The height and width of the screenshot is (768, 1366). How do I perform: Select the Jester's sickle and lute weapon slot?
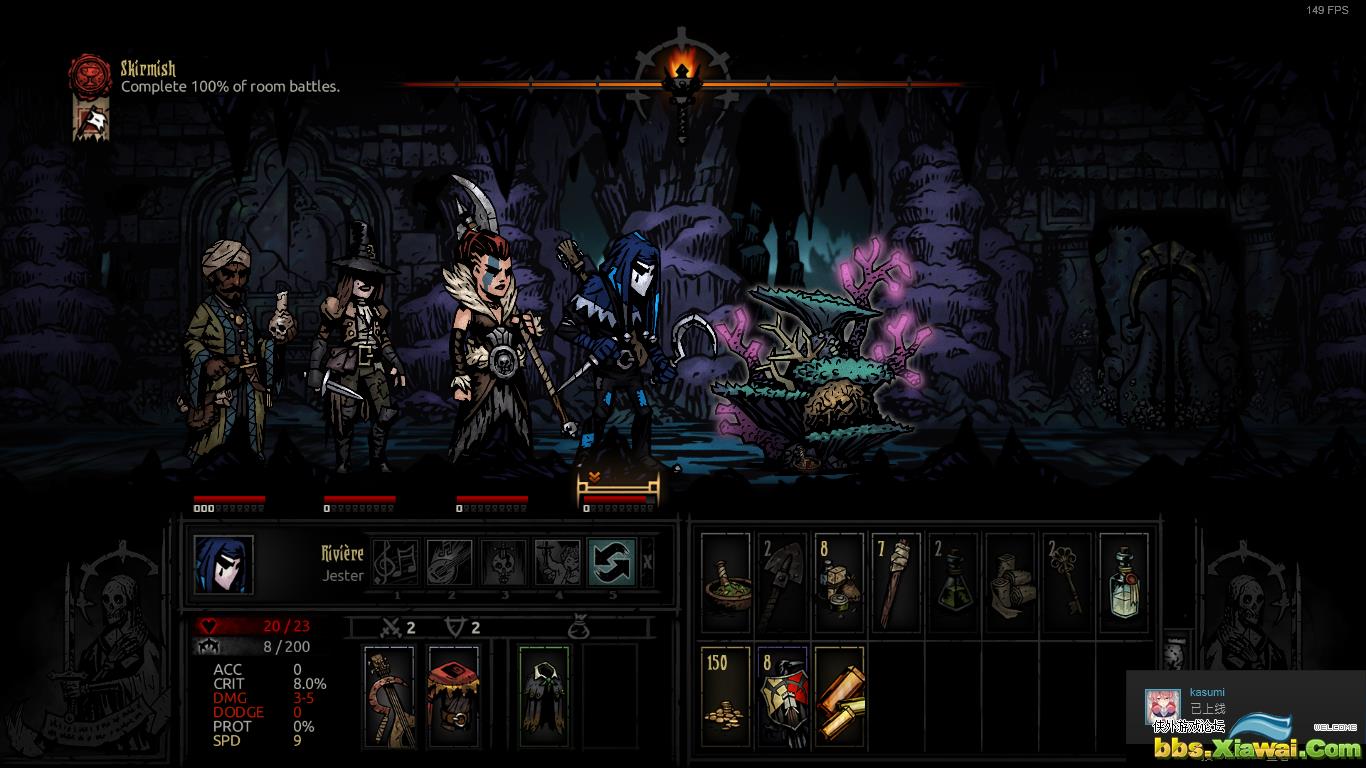point(389,696)
